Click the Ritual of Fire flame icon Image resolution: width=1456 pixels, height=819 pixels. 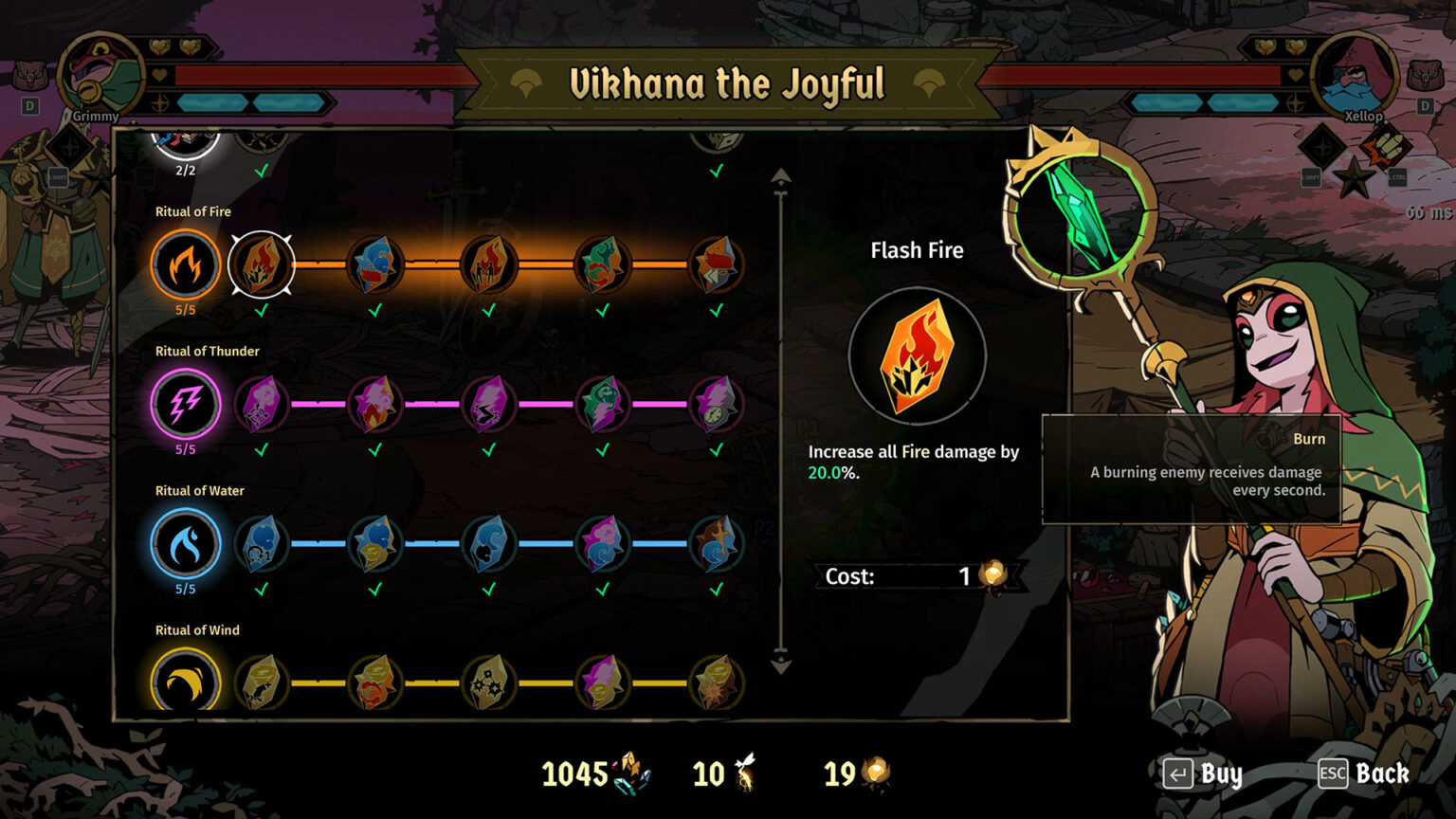pos(186,265)
